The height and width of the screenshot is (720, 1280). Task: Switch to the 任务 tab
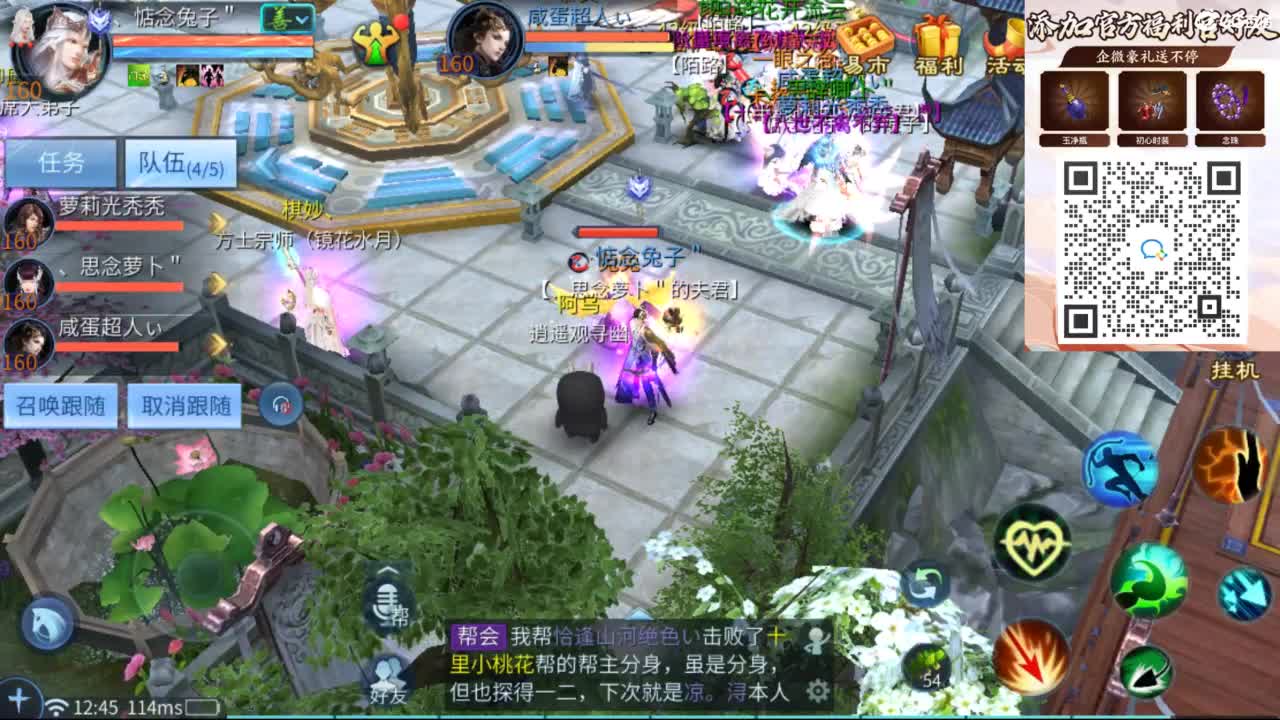tap(62, 162)
